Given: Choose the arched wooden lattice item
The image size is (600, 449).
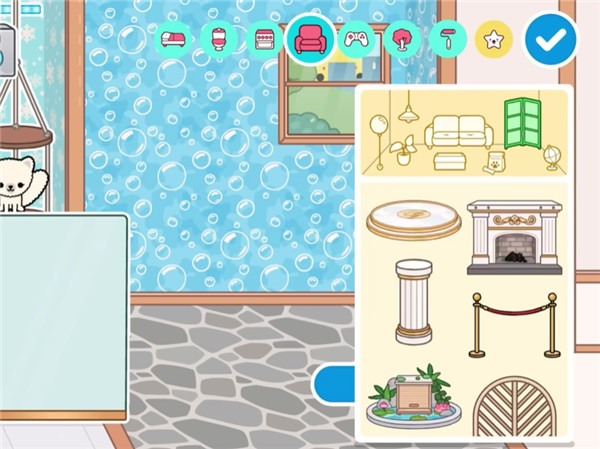Looking at the screenshot, I should pos(515,407).
